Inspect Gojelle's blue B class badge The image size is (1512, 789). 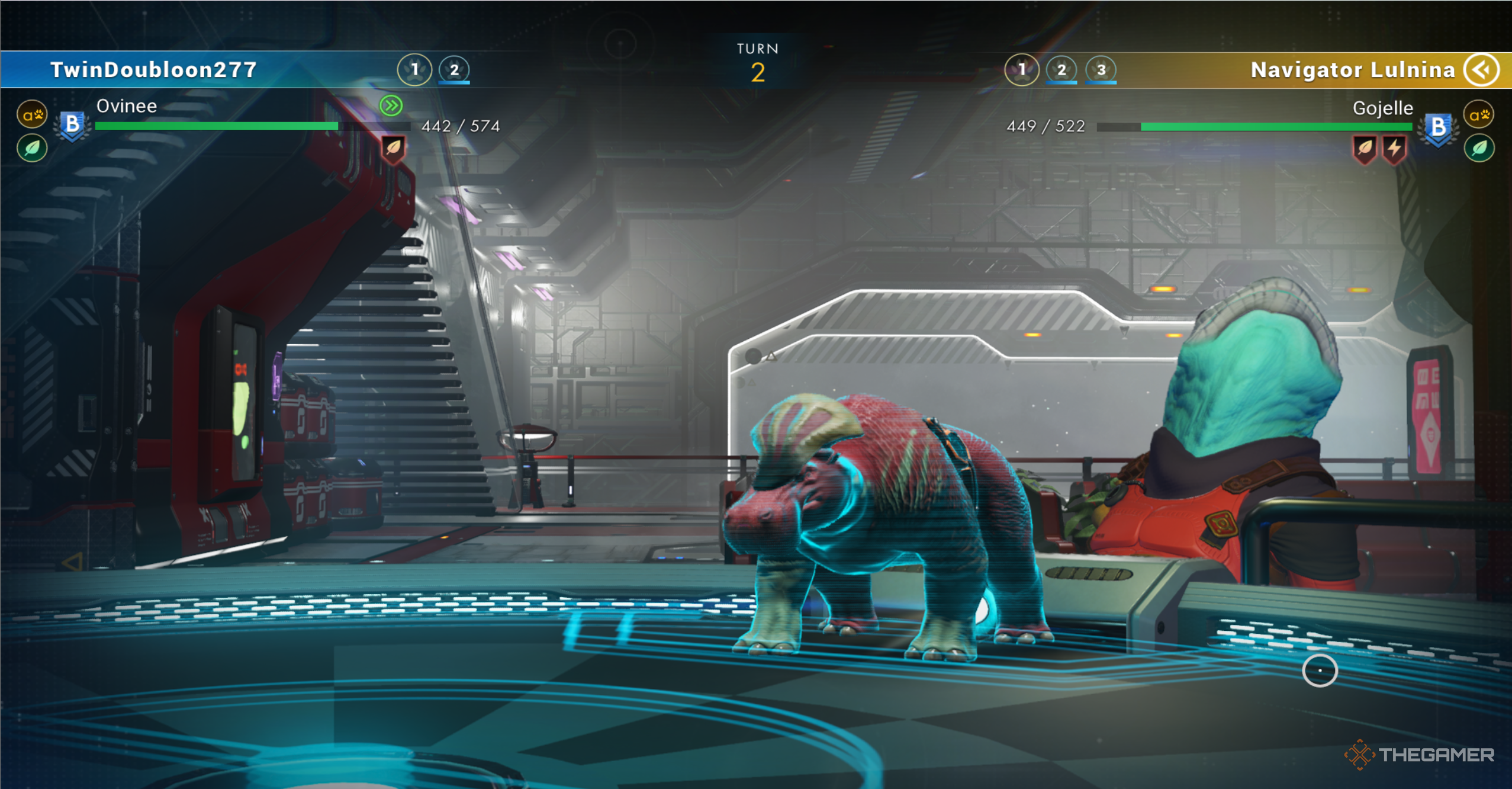(x=1438, y=127)
